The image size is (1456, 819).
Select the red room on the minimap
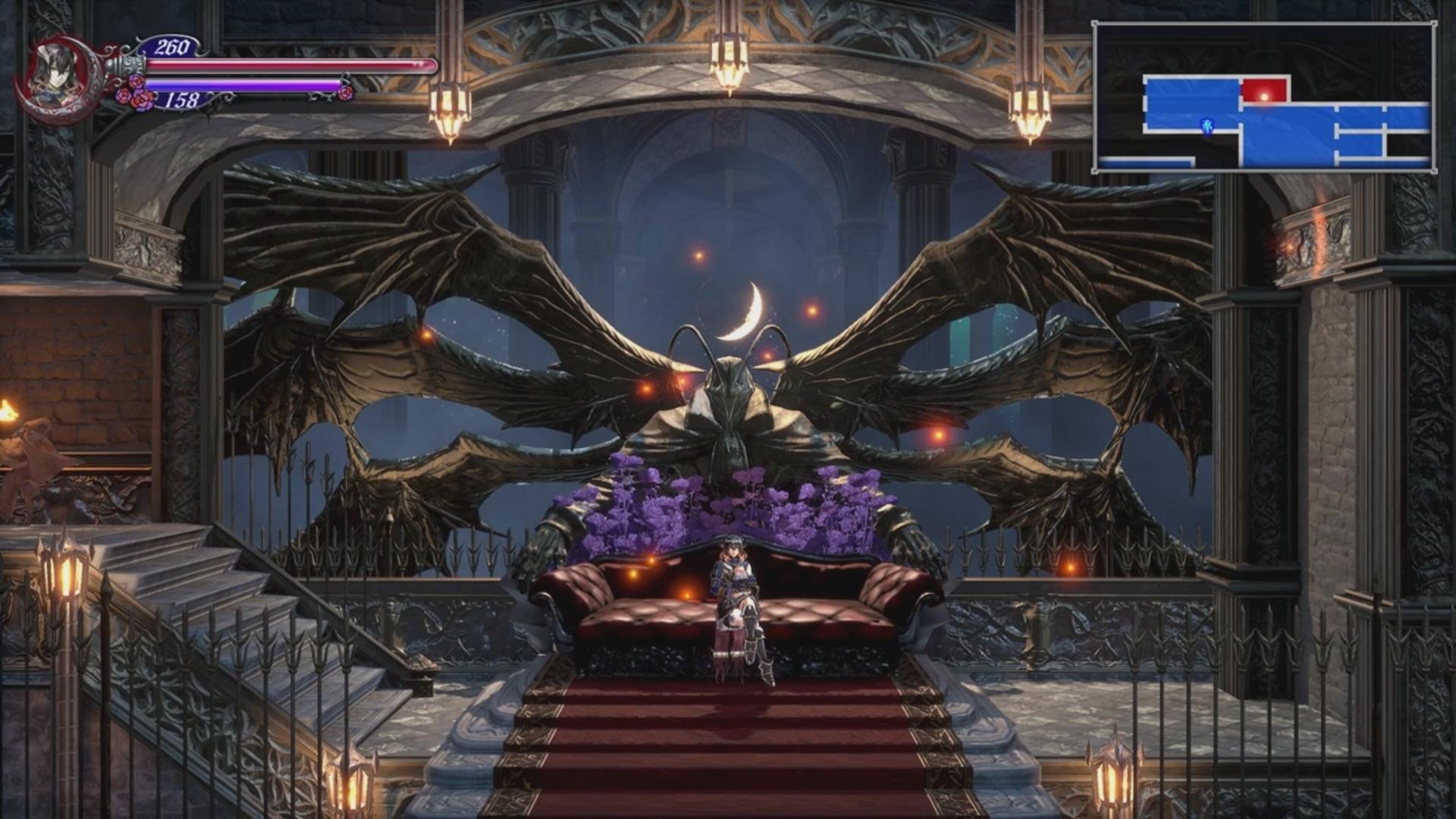coord(1264,91)
